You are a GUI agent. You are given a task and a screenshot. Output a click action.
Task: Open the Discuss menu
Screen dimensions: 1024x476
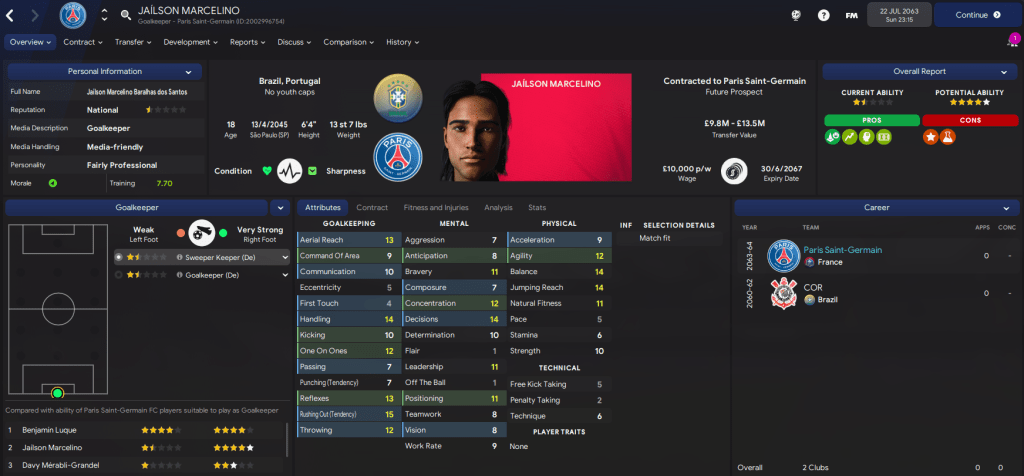pos(294,42)
